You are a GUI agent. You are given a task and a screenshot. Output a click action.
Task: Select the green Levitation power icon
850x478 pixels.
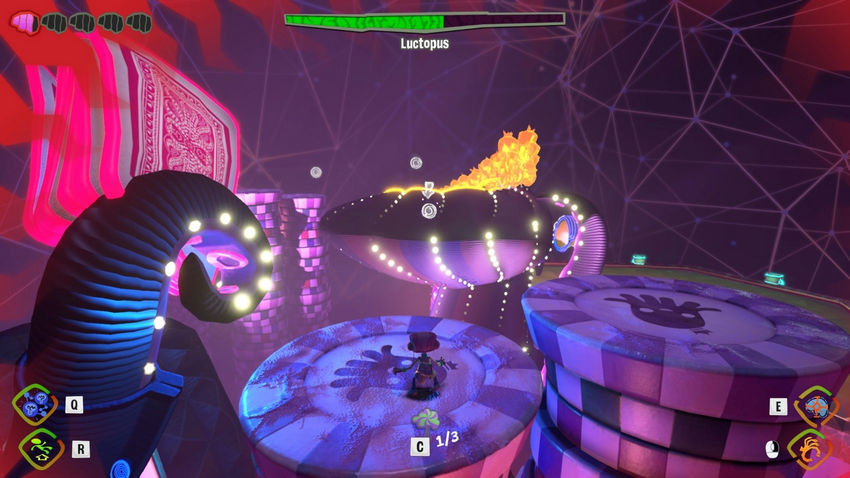37,449
